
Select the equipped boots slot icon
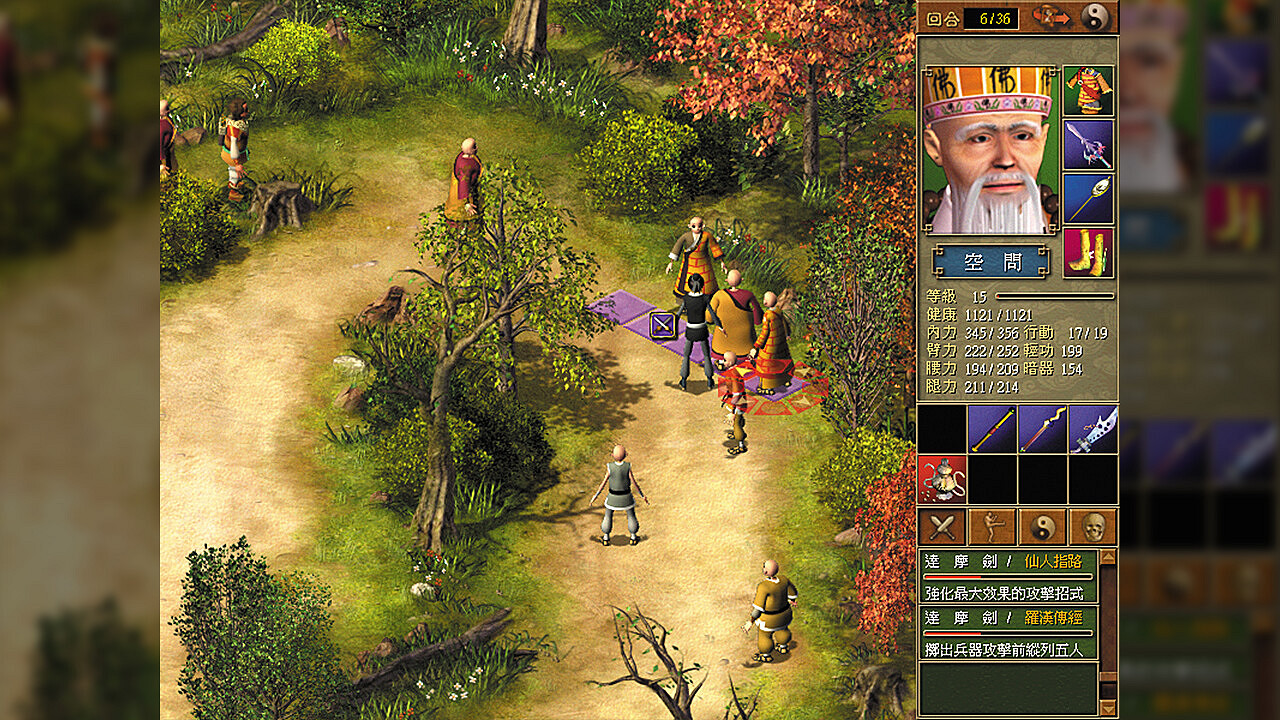tap(1087, 250)
